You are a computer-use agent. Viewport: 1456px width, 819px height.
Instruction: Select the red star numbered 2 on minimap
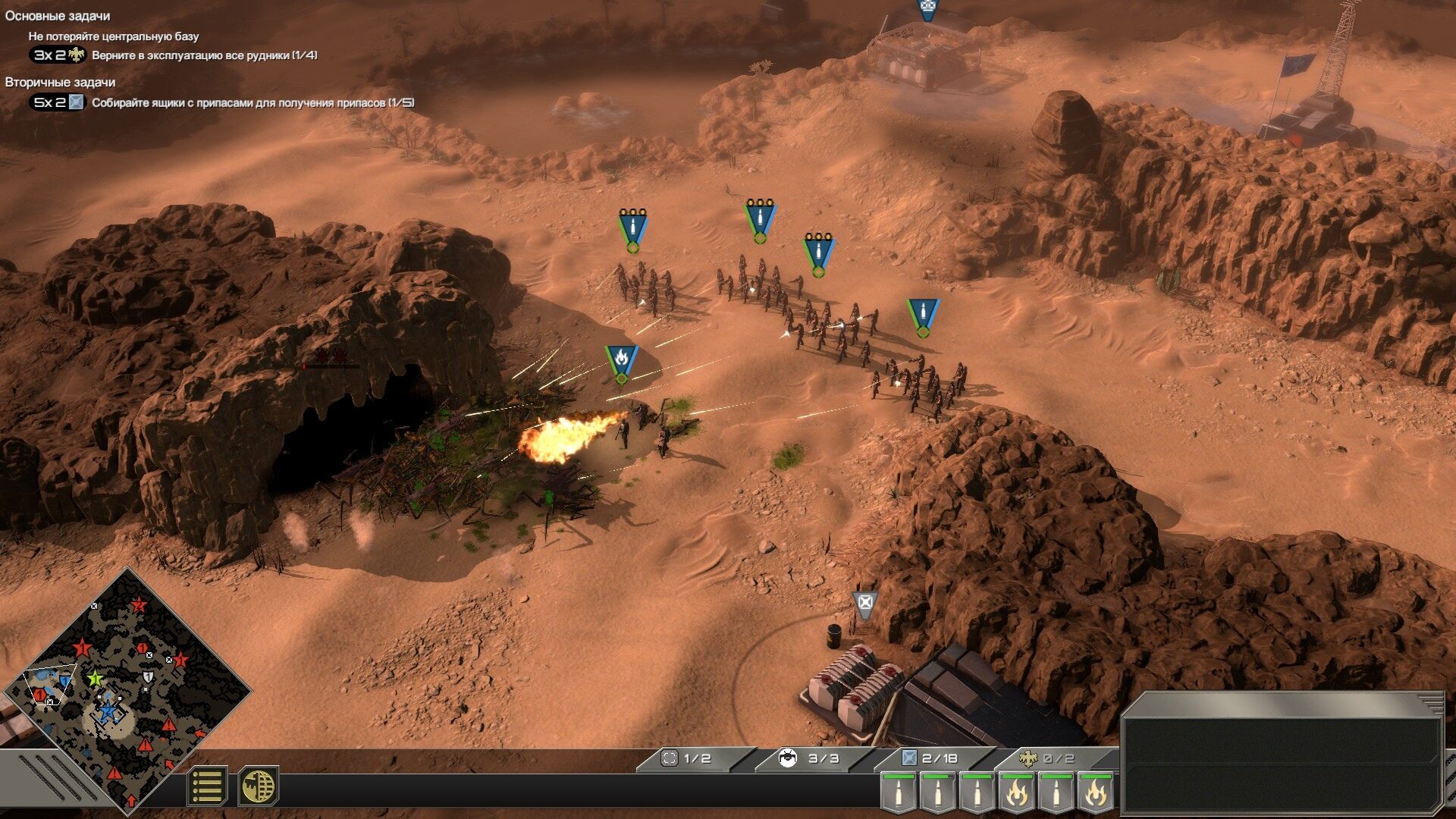click(139, 605)
